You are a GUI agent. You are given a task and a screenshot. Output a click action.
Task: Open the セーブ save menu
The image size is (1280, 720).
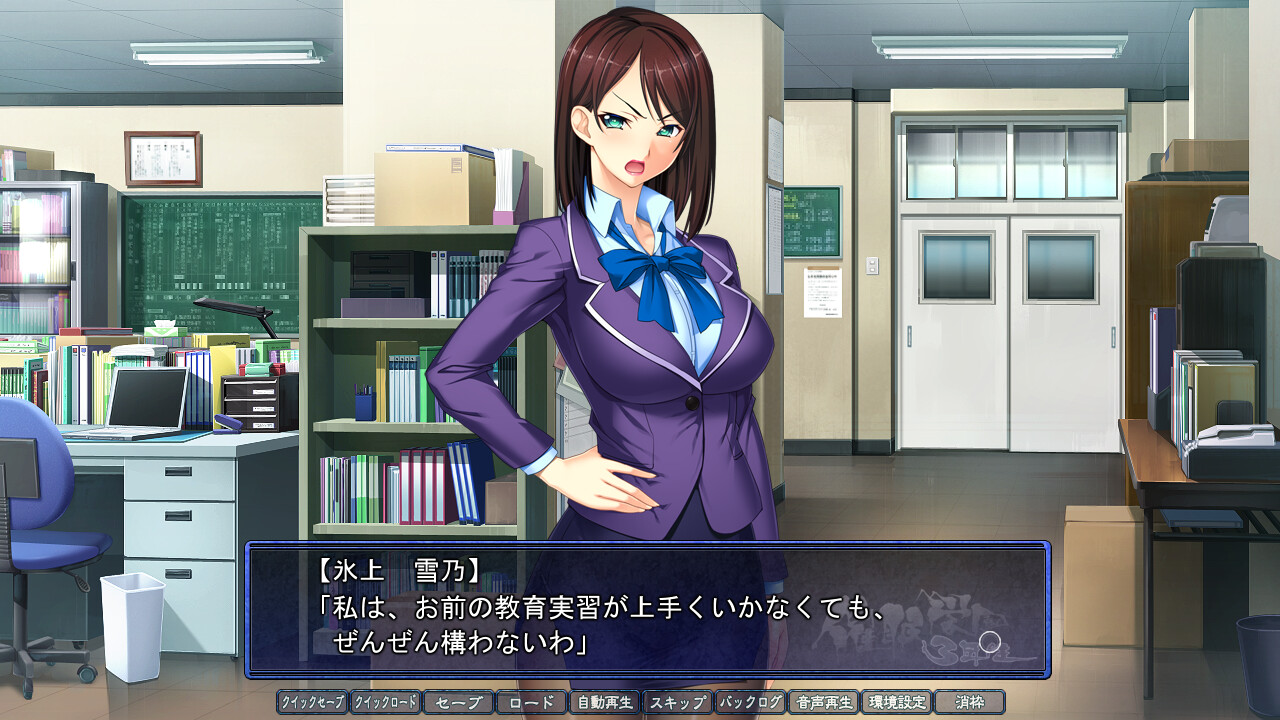(x=458, y=702)
